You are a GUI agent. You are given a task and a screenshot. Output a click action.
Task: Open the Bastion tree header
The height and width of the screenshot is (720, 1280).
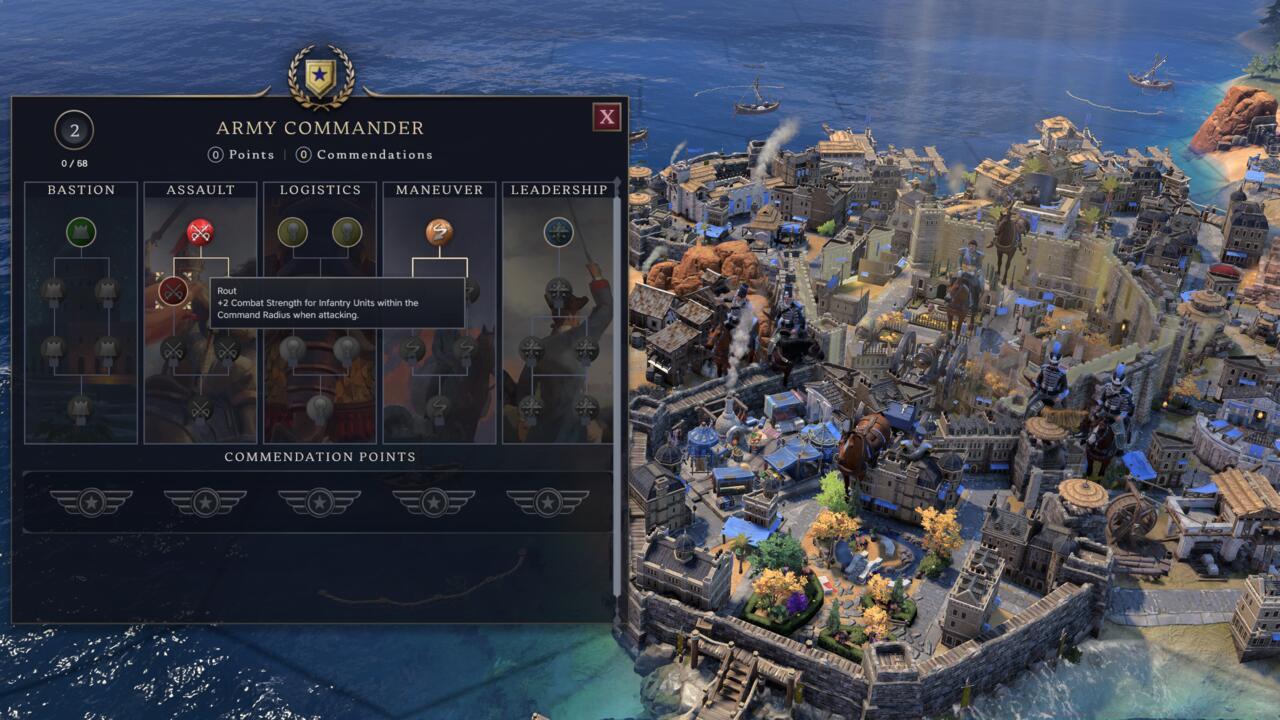coord(81,190)
